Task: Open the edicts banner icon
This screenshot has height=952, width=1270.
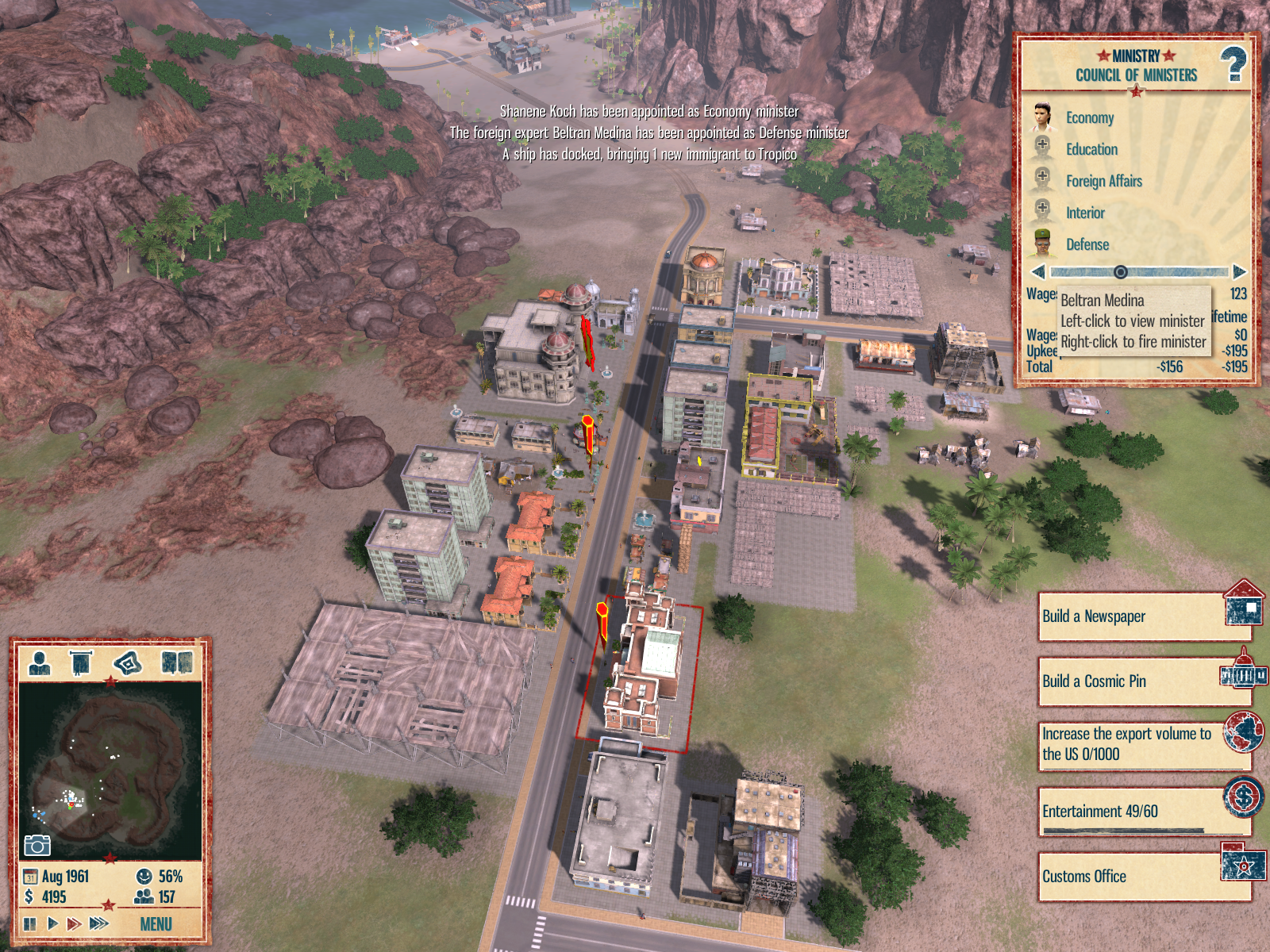Action: [81, 662]
